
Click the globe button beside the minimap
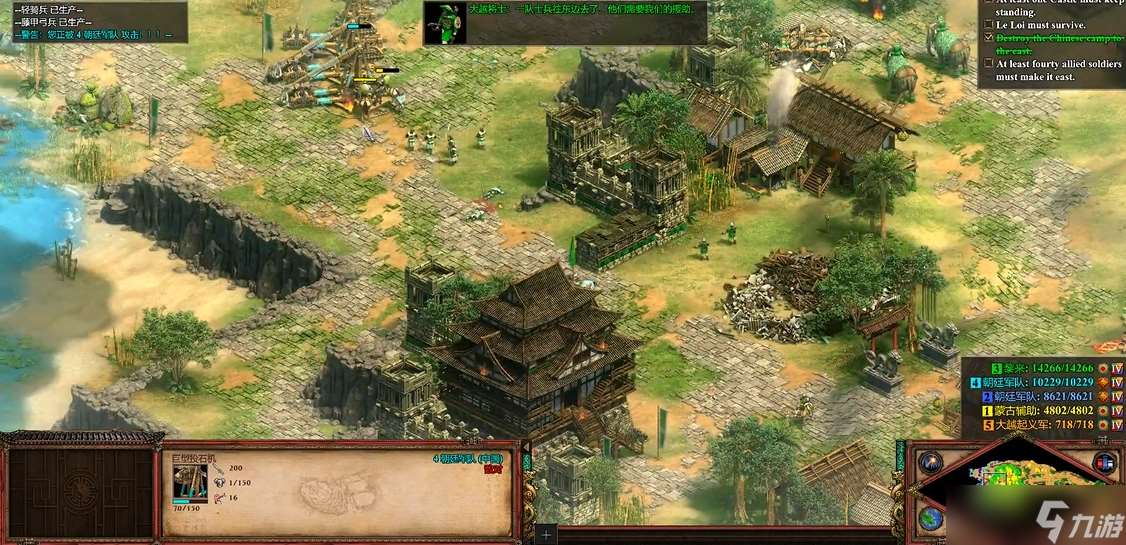click(x=931, y=519)
